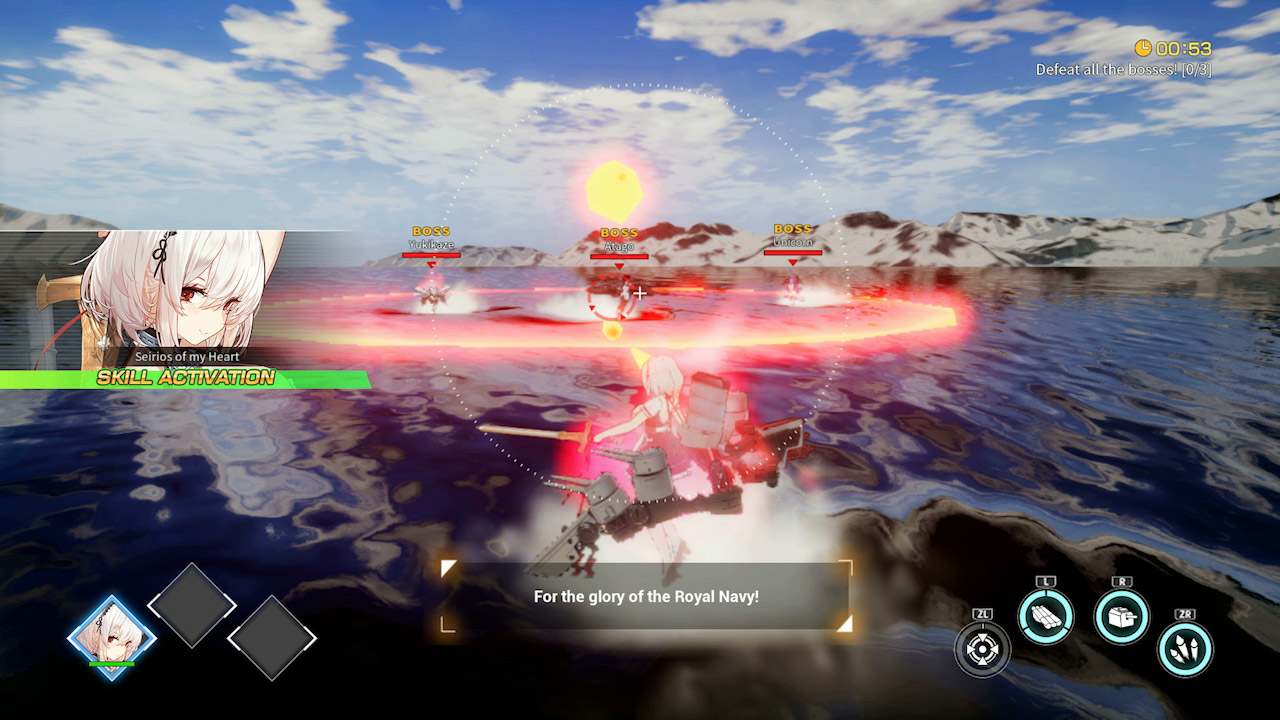Click the crosshair in the screen center
This screenshot has width=1280, height=720.
point(639,293)
